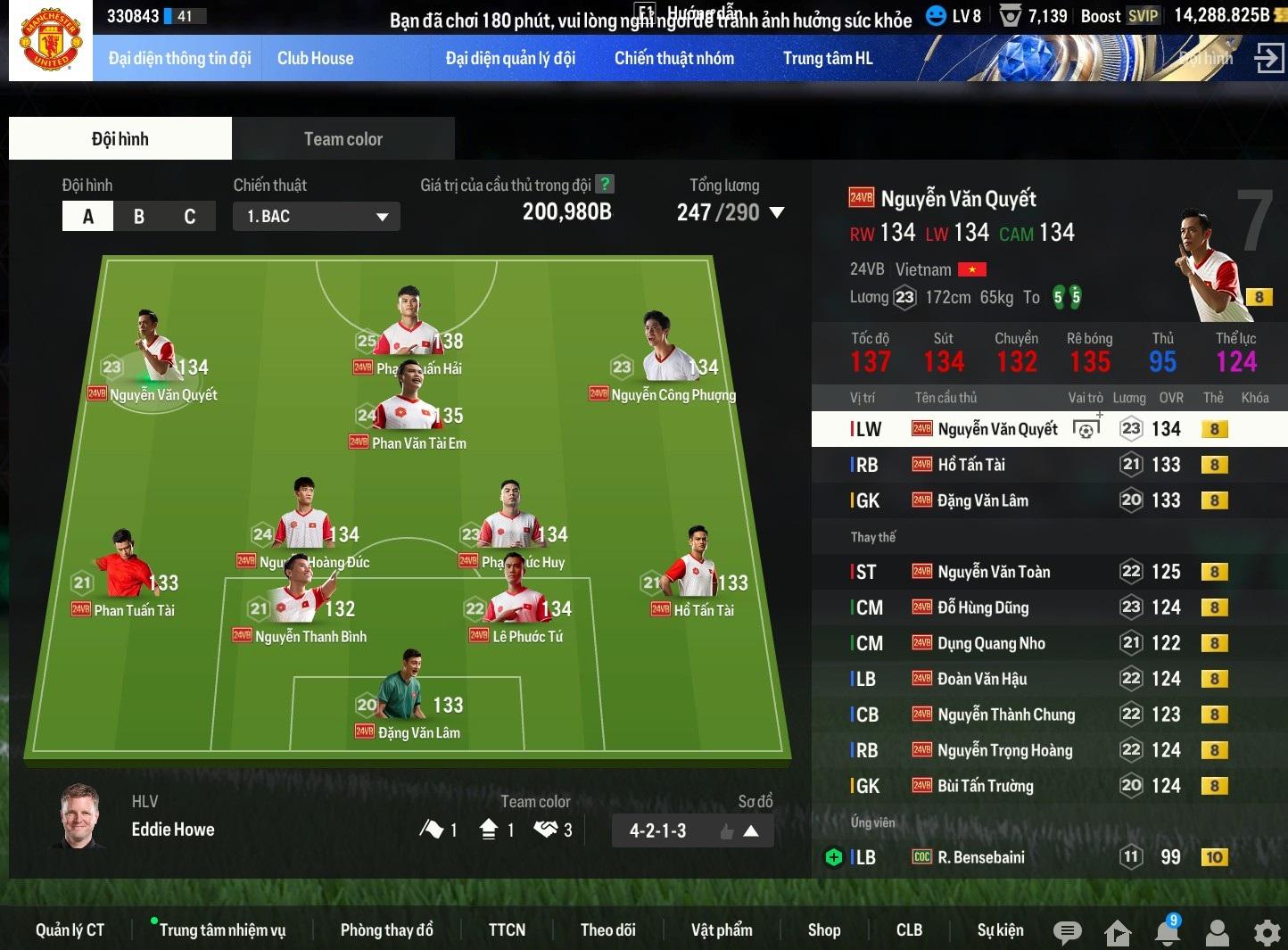The image size is (1288, 950).
Task: Open the 4-2-1-3 formation selector
Action: (692, 831)
